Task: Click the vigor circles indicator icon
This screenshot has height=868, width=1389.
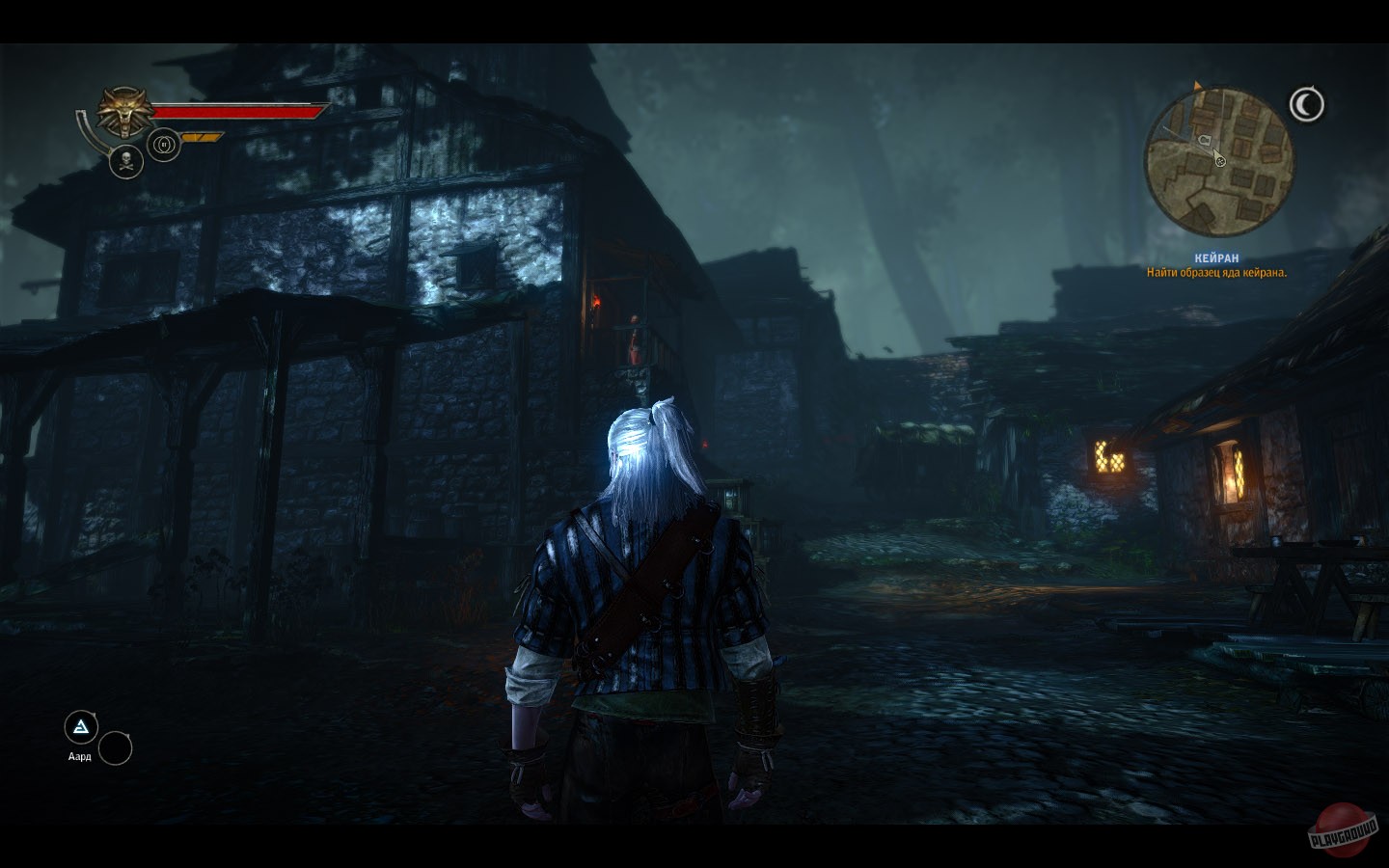Action: coord(164,145)
